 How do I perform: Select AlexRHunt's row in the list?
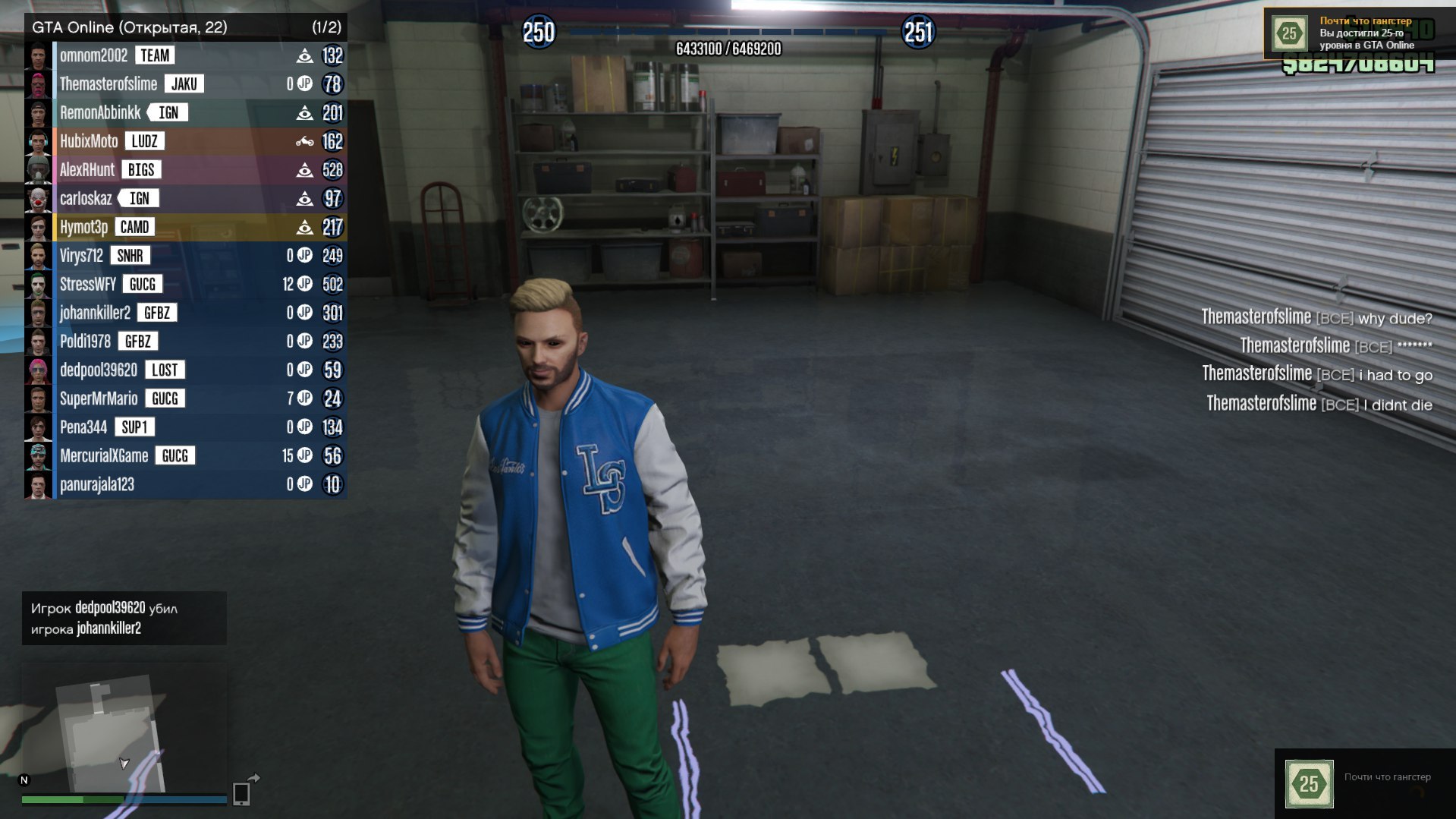[x=87, y=170]
